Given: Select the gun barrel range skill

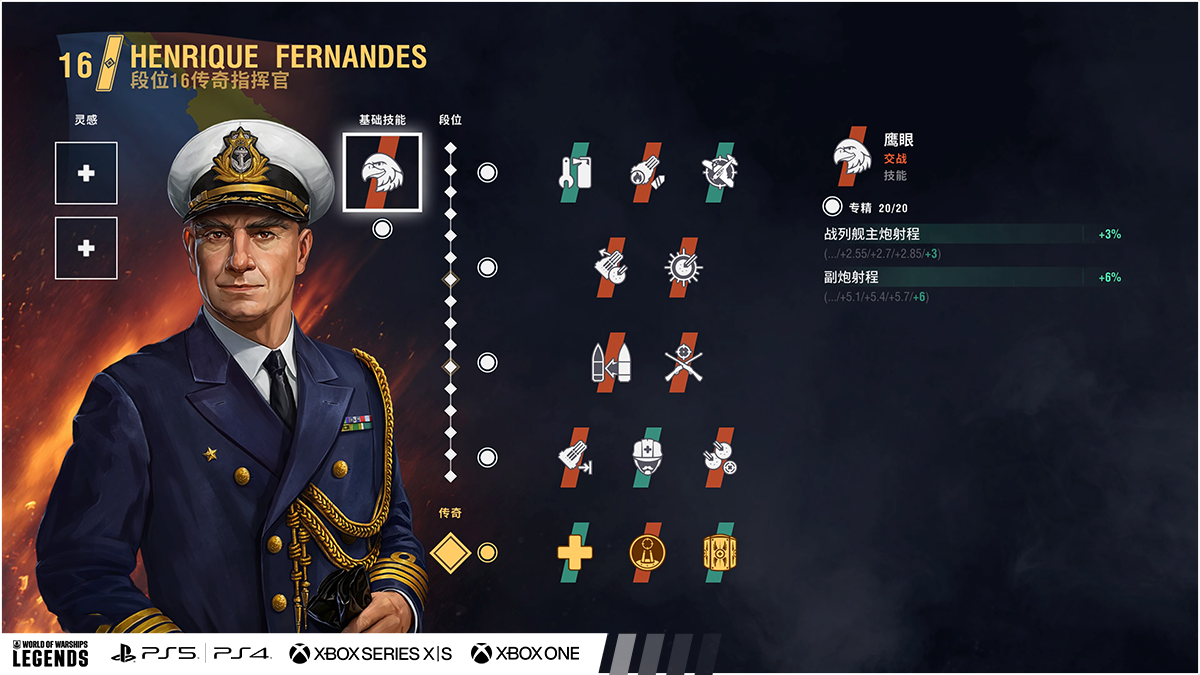Looking at the screenshot, I should (574, 457).
